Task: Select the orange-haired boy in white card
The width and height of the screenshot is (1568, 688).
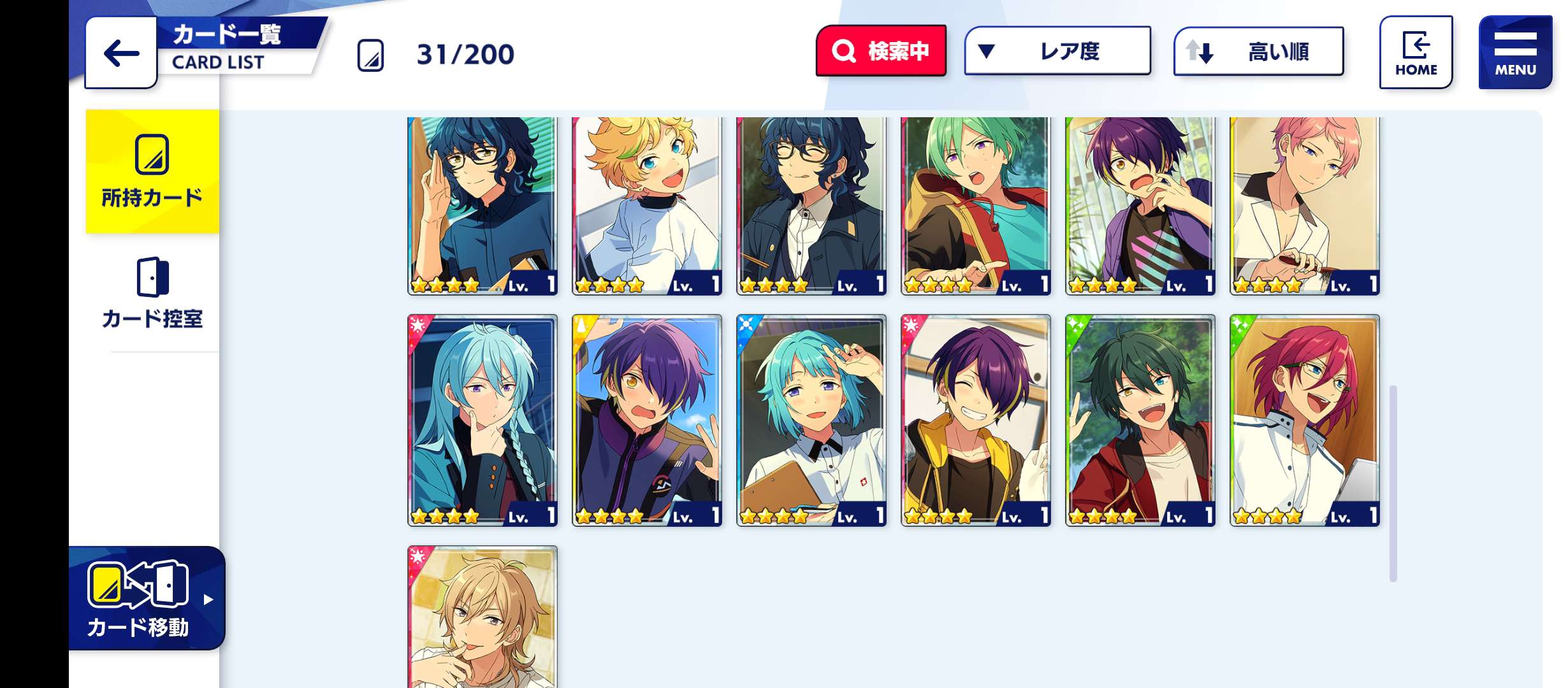Action: (647, 204)
